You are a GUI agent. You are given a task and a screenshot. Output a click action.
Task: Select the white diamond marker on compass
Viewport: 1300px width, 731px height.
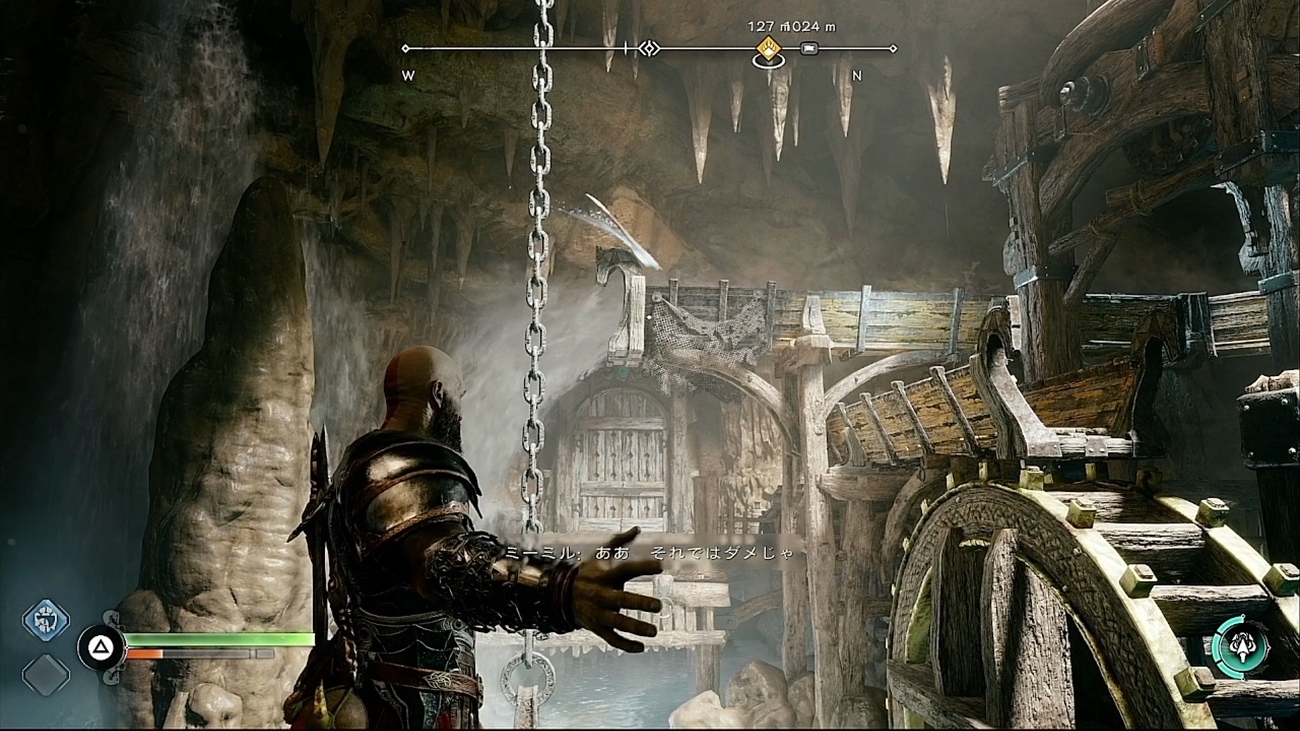point(649,48)
